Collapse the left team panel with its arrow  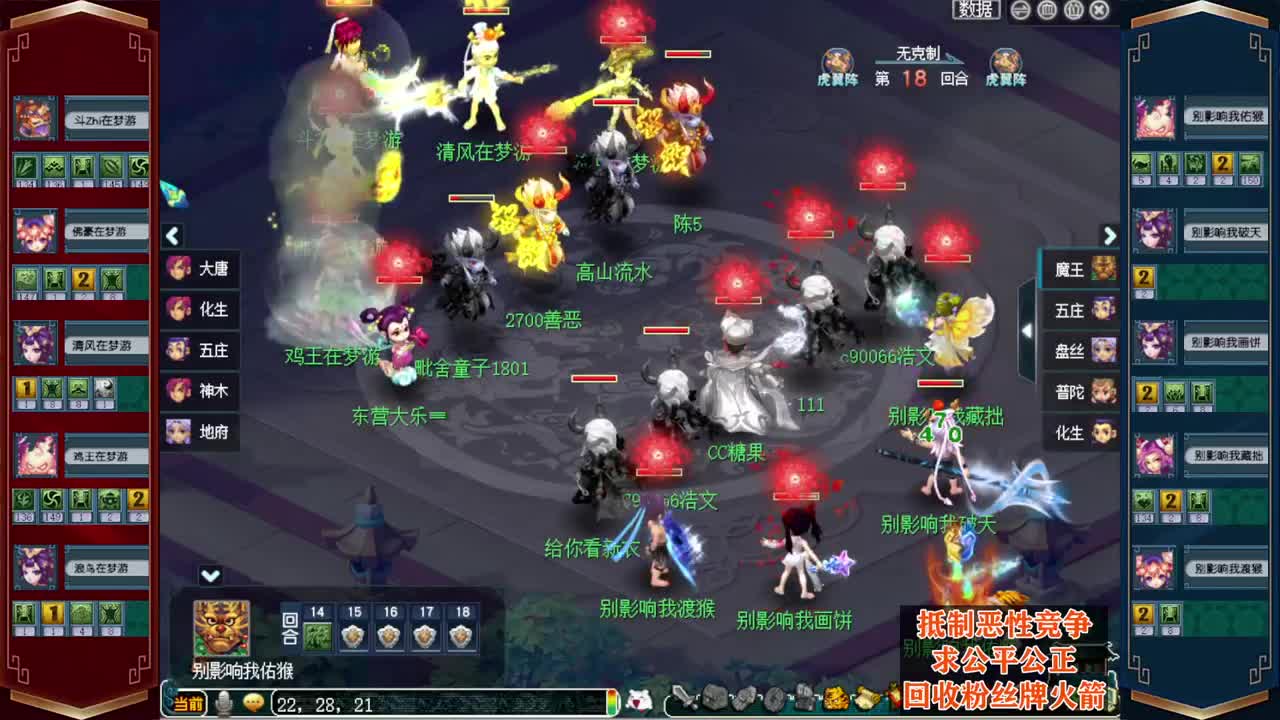click(172, 236)
